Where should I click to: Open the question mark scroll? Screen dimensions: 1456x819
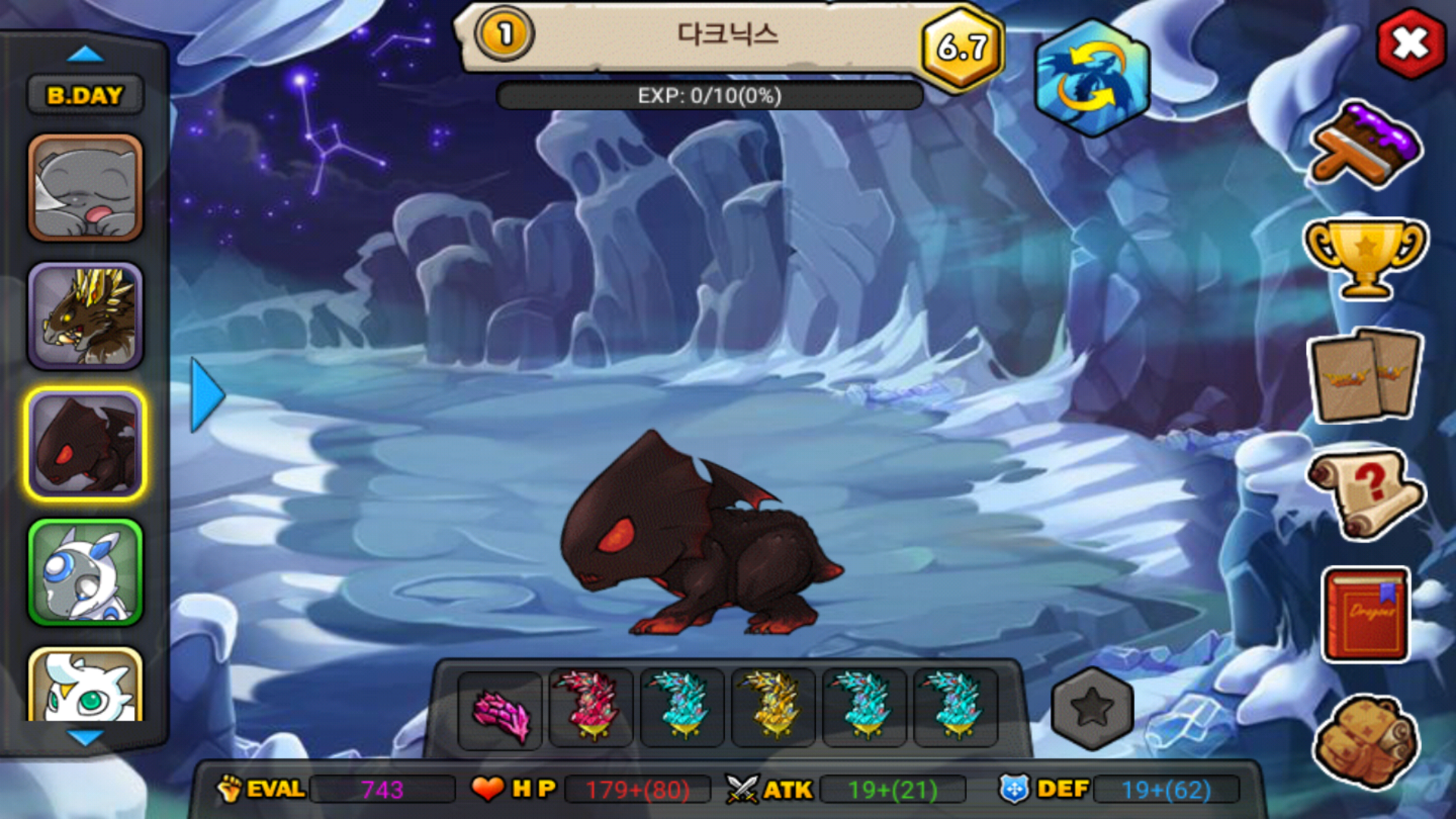click(x=1365, y=493)
